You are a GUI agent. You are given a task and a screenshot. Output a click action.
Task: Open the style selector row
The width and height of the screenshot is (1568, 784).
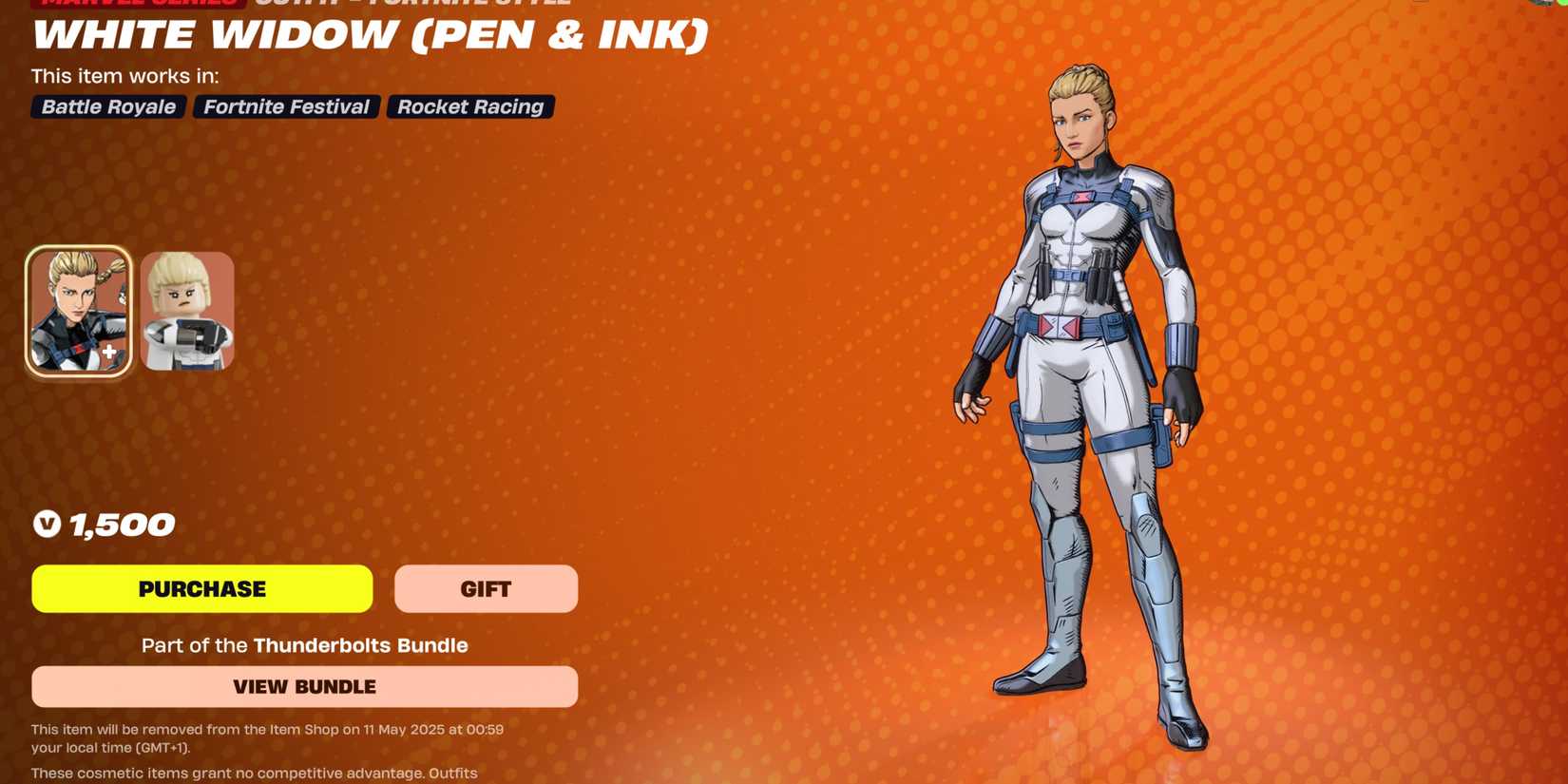click(133, 309)
